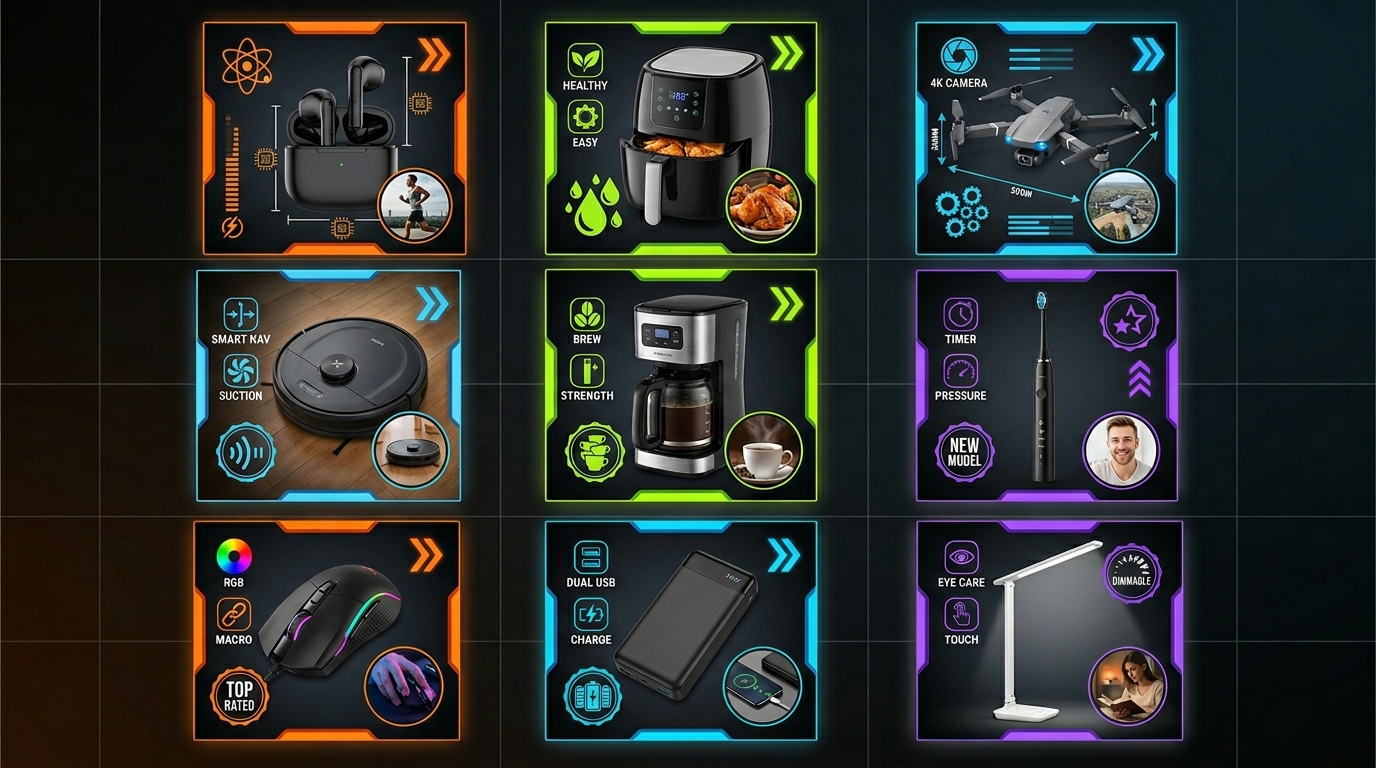Activate the Suction fan icon
The height and width of the screenshot is (768, 1376).
pos(241,371)
